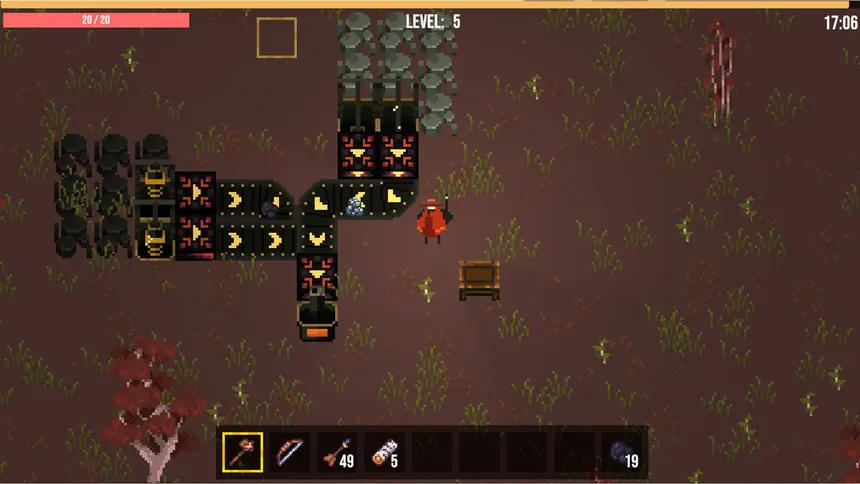Pick the coal stack of 19
Screen dimensions: 860x484
624,452
